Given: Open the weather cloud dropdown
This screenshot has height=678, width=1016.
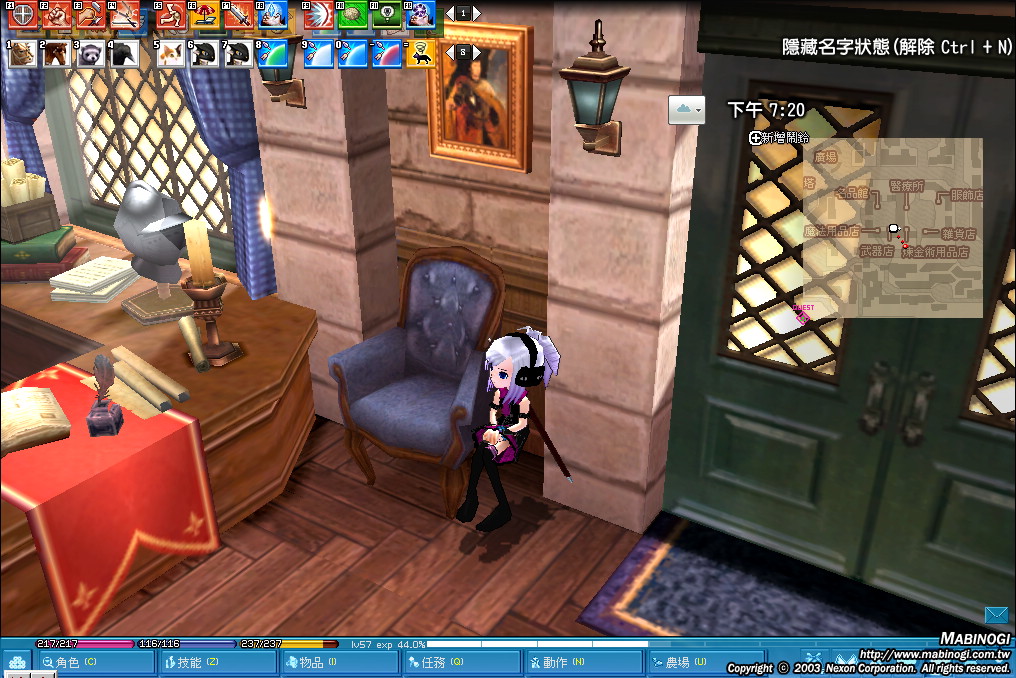Looking at the screenshot, I should pyautogui.click(x=686, y=109).
